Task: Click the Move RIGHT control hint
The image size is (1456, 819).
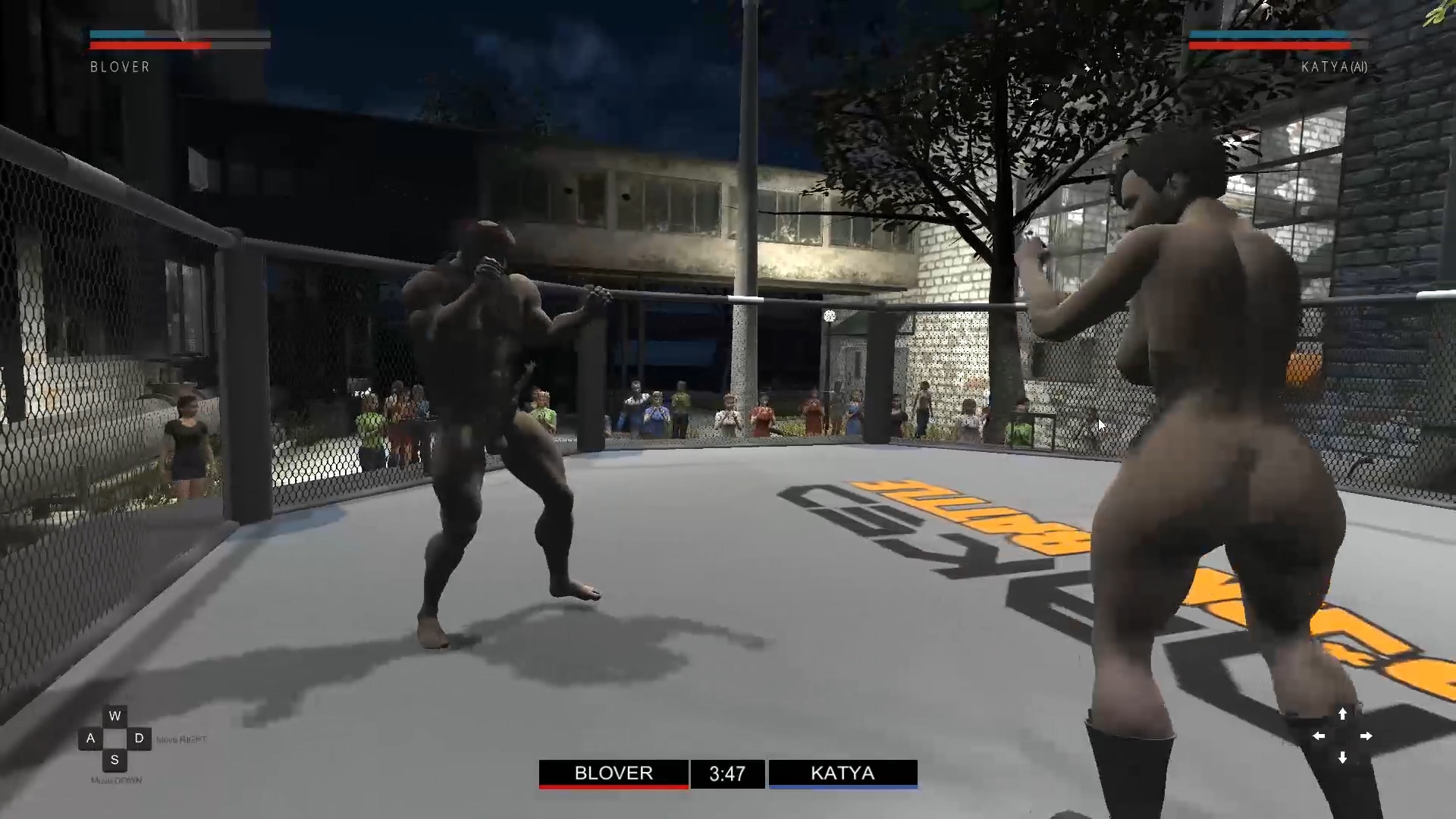Action: pyautogui.click(x=180, y=737)
